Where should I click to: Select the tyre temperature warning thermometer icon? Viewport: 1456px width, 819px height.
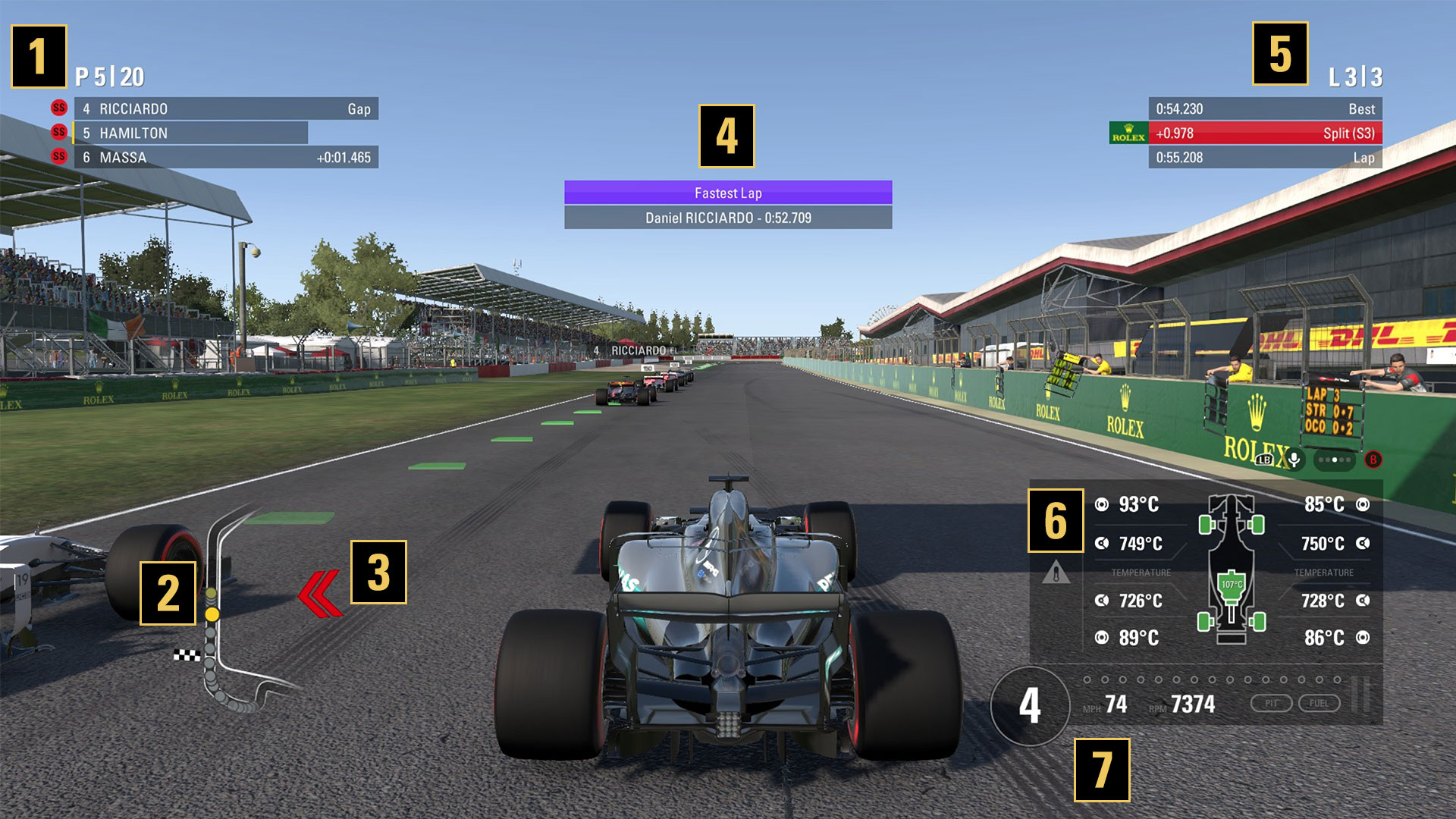click(x=1056, y=575)
